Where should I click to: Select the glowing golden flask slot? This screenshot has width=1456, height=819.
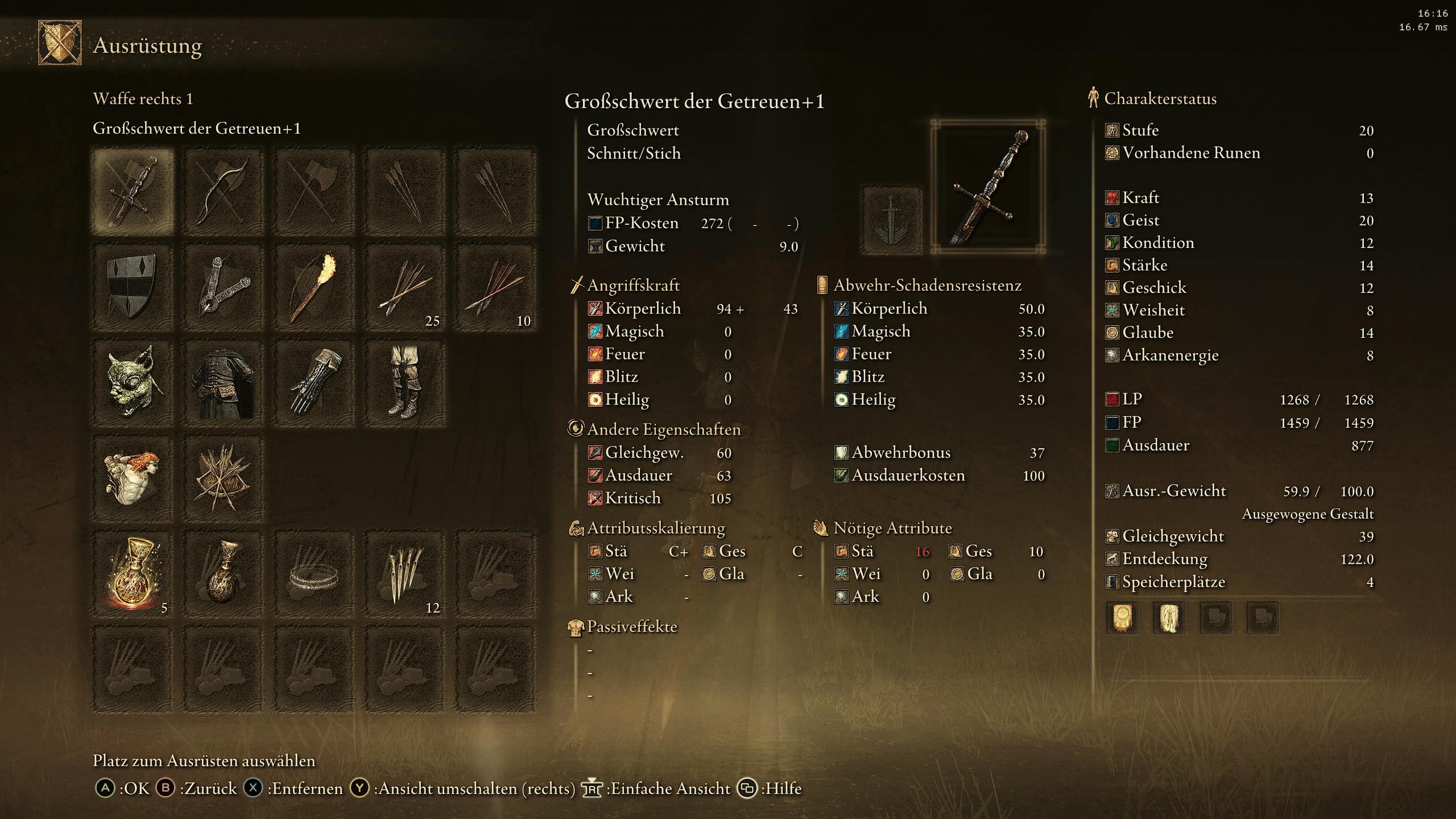coord(132,574)
